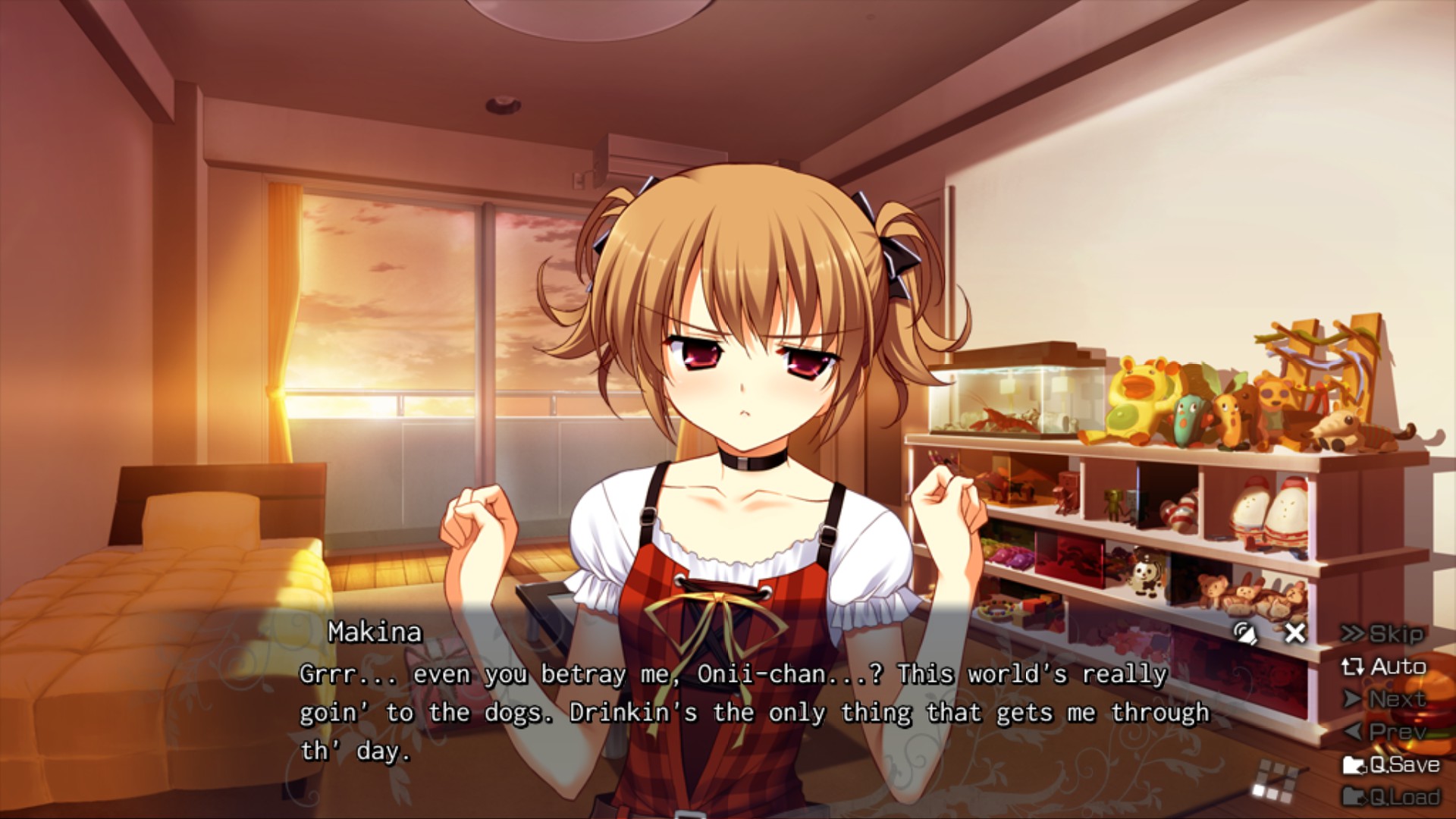Replay the voice line via speaker icon
1456x819 pixels.
pyautogui.click(x=1244, y=632)
